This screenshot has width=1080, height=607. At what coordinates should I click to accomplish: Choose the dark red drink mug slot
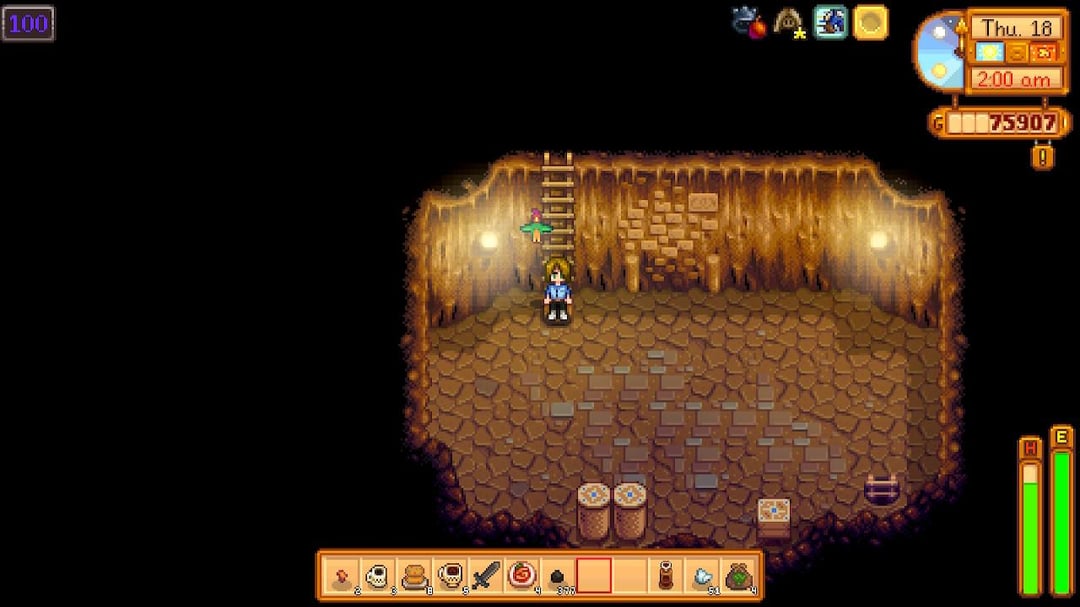(449, 576)
